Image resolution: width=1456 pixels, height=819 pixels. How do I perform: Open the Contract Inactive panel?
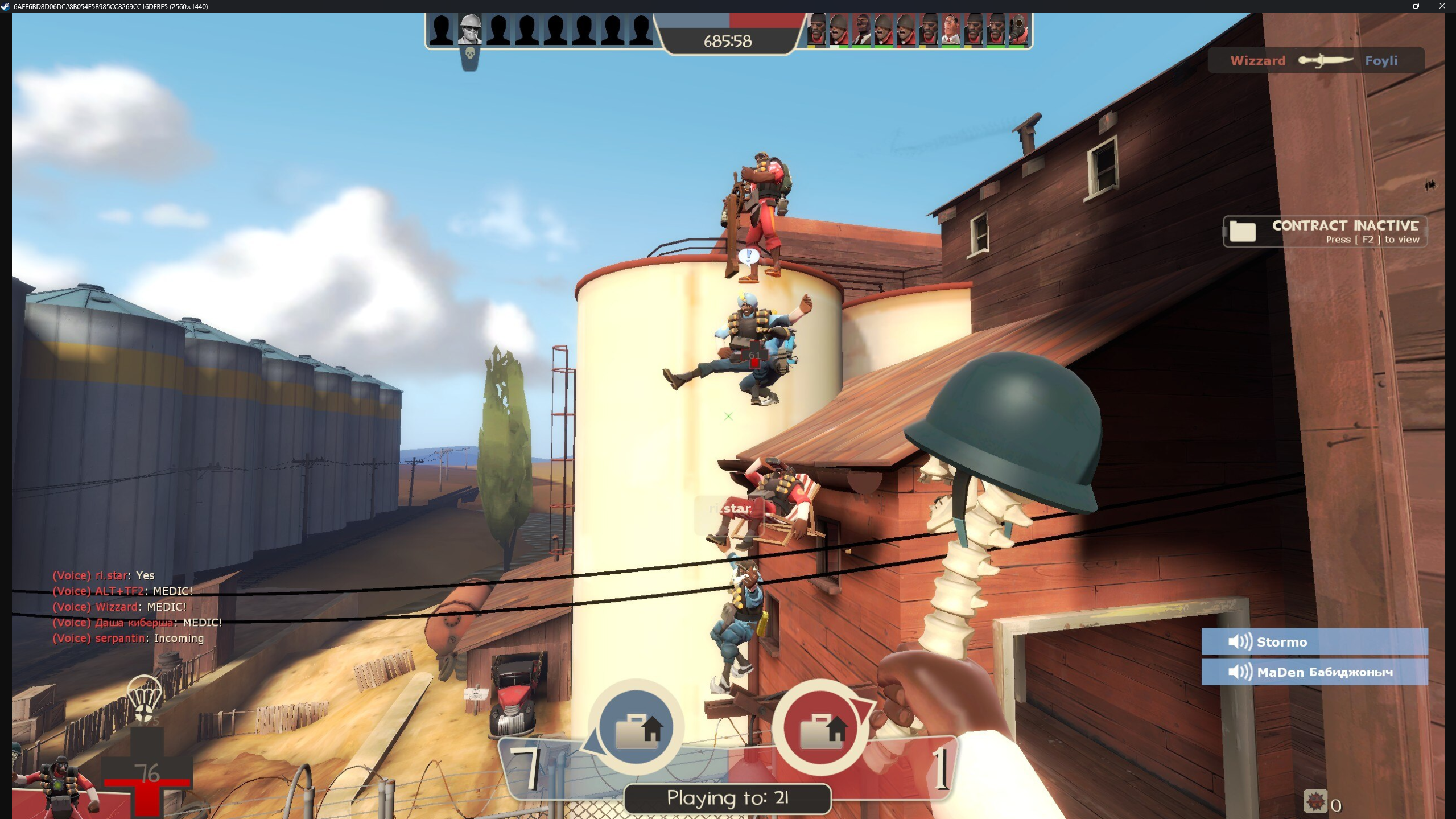[1325, 232]
